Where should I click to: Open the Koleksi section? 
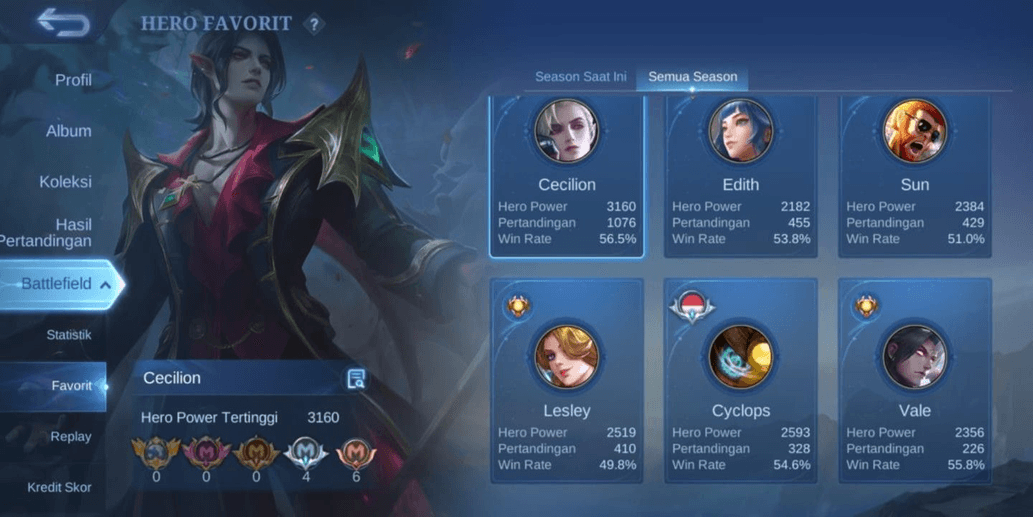point(65,182)
